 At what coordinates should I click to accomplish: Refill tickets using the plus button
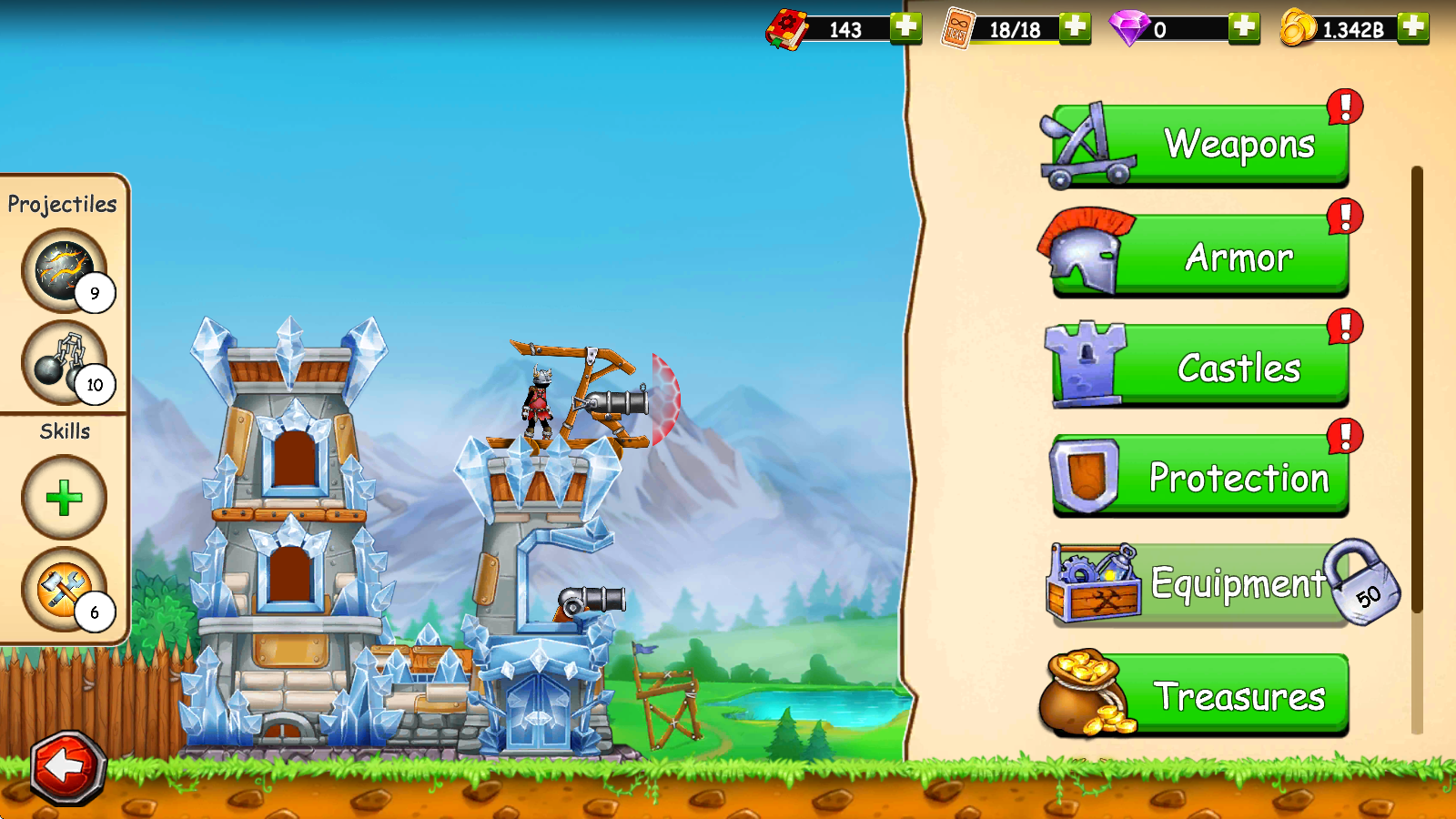point(1075,27)
